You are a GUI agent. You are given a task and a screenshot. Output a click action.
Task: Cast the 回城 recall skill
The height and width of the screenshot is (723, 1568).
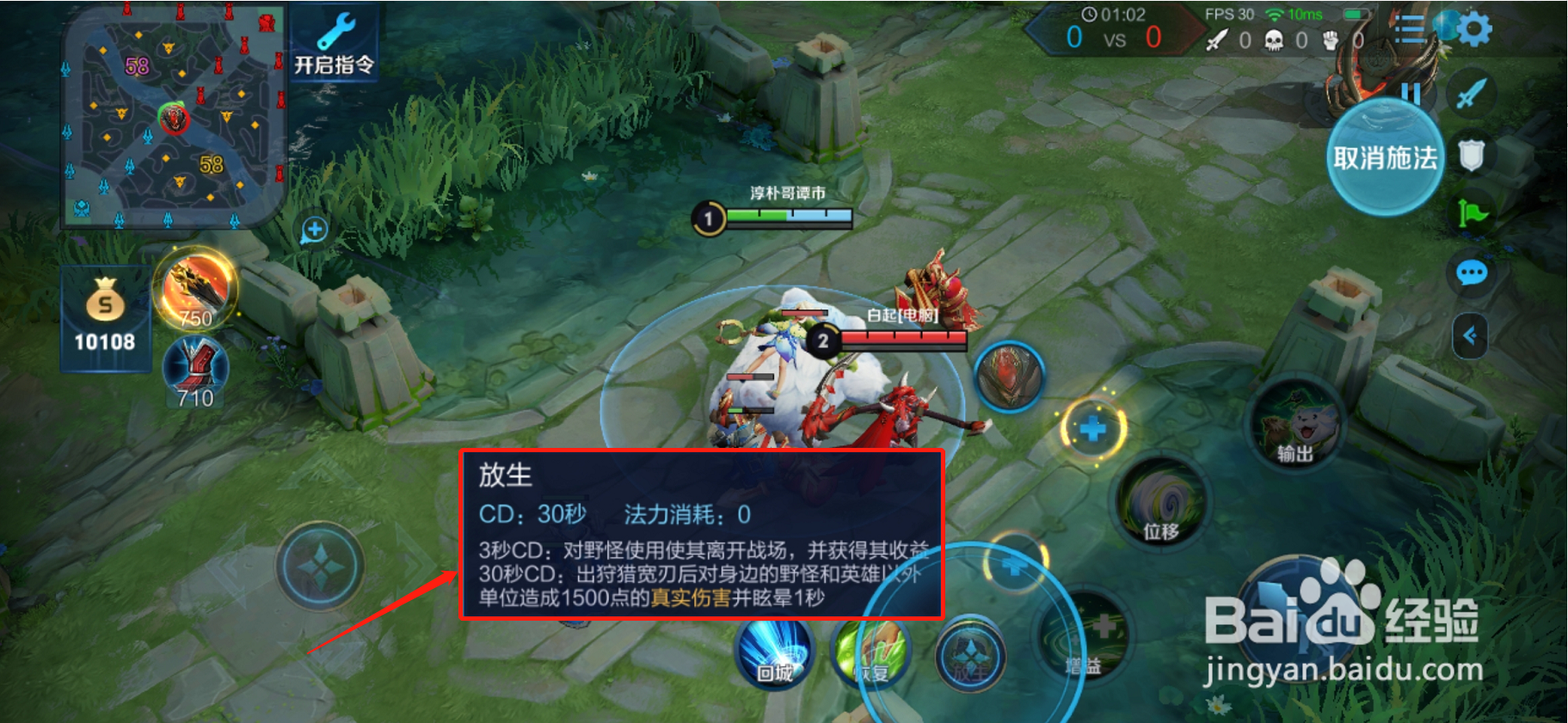(x=774, y=655)
